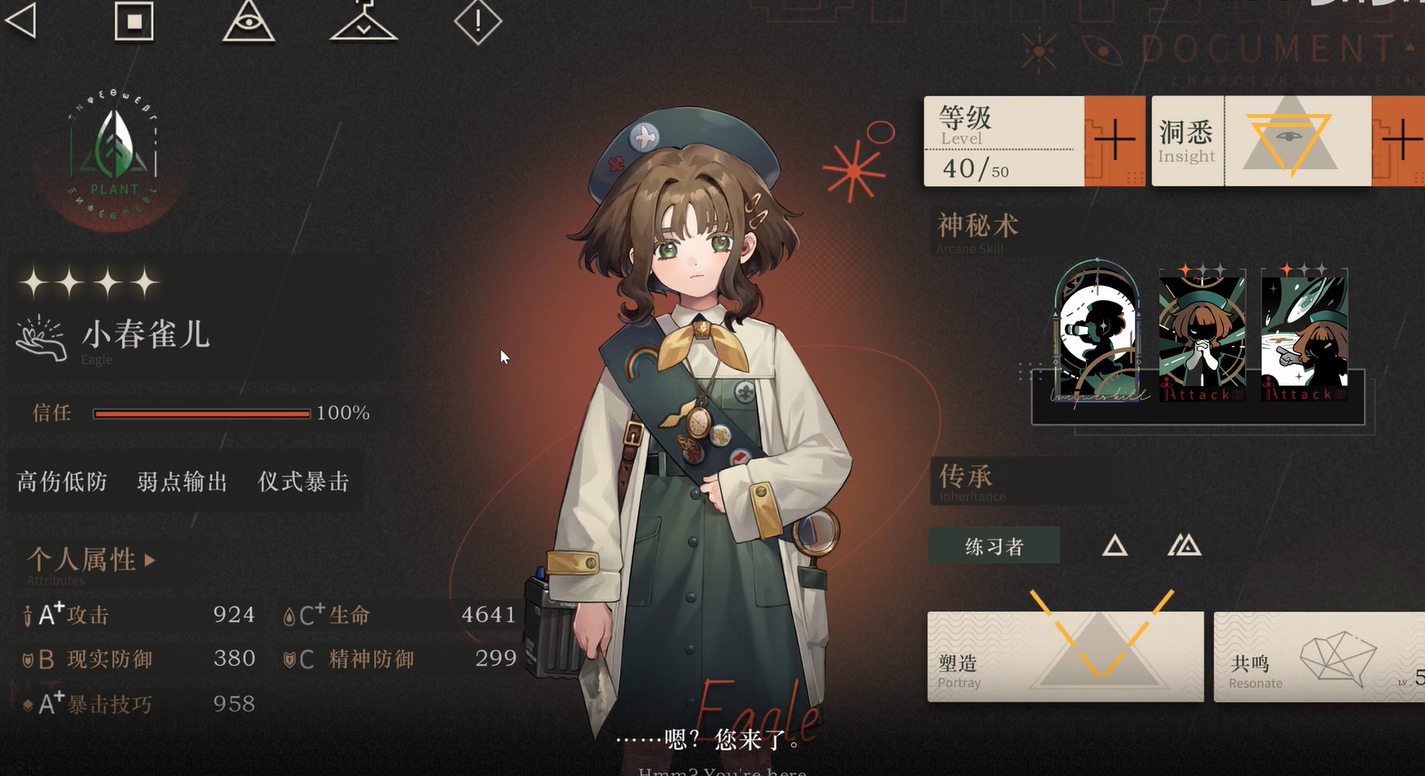The width and height of the screenshot is (1425, 776).
Task: Show the 弱点输出 tag details
Action: click(182, 482)
